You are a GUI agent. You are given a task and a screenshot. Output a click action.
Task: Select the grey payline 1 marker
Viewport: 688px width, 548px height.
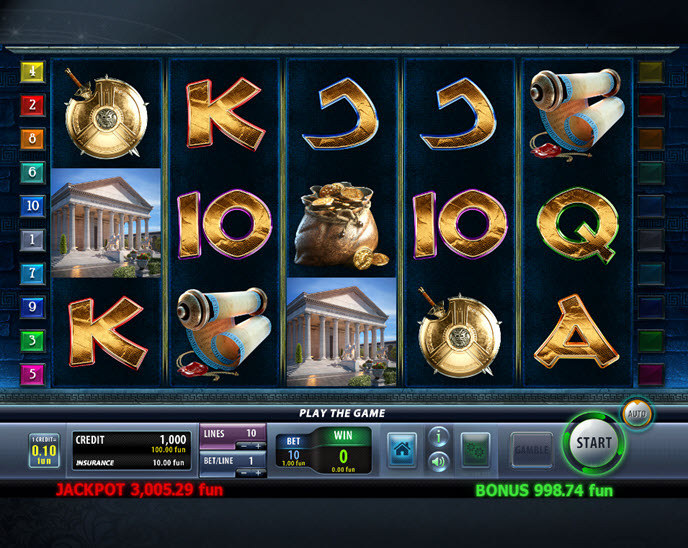(32, 239)
